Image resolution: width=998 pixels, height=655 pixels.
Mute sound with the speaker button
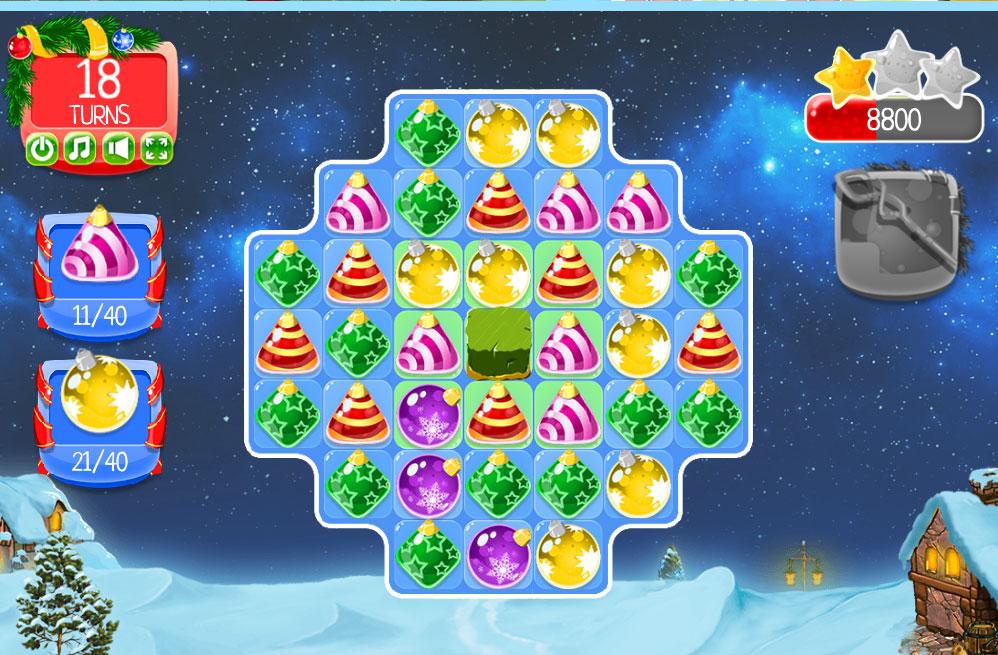[118, 150]
